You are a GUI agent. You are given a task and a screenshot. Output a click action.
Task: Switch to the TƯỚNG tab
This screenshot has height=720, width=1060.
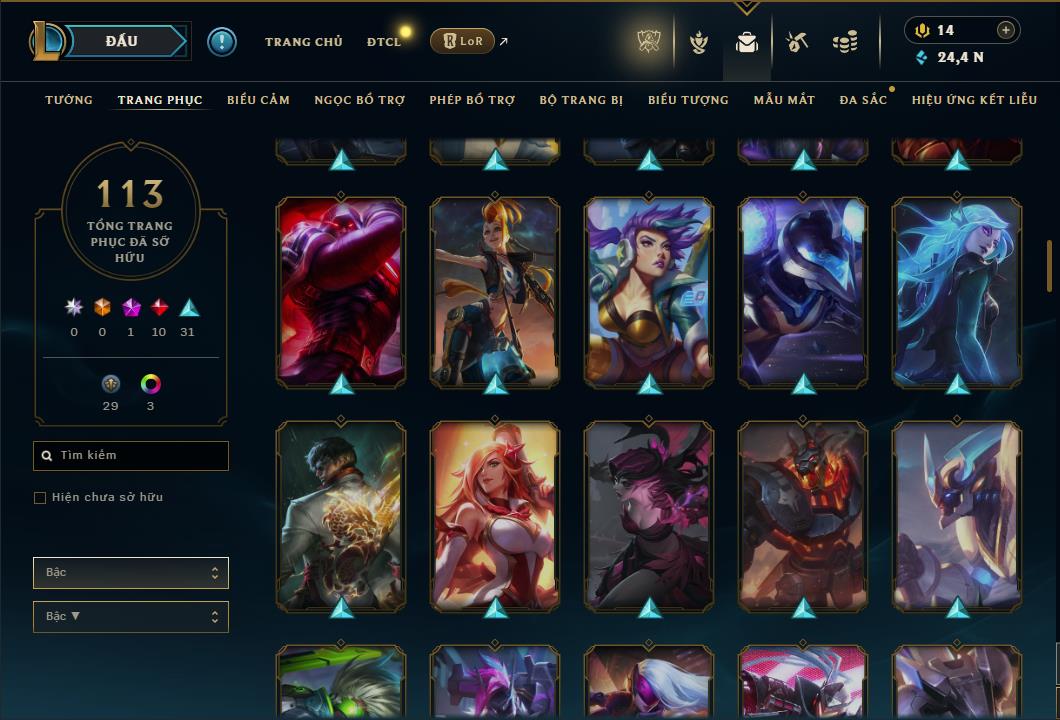(69, 100)
